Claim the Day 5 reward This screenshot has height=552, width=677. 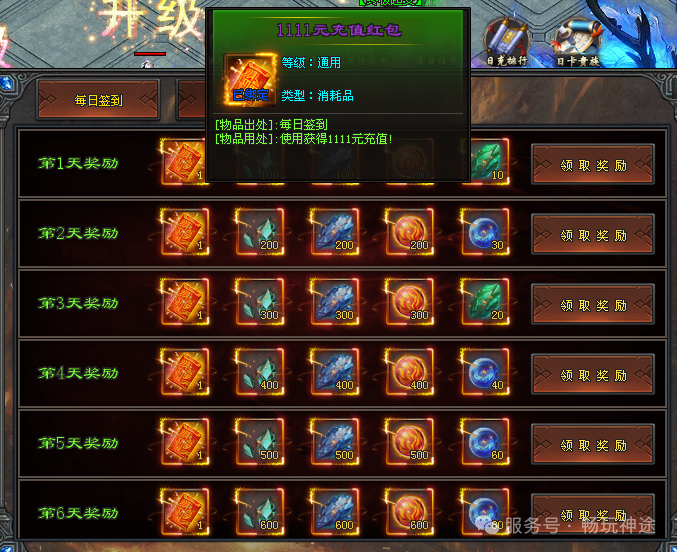(x=593, y=444)
